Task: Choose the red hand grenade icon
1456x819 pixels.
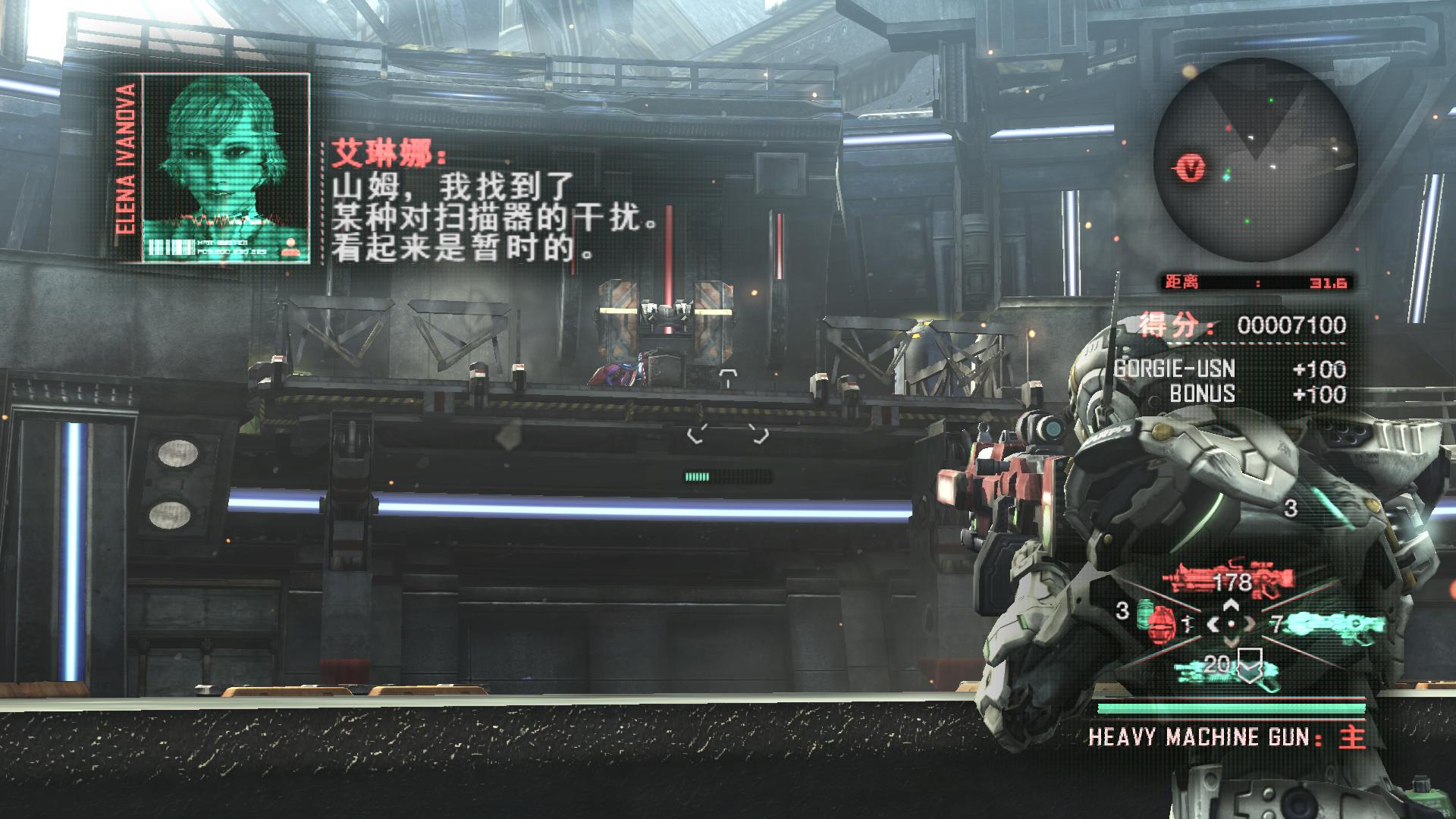Action: click(1158, 624)
